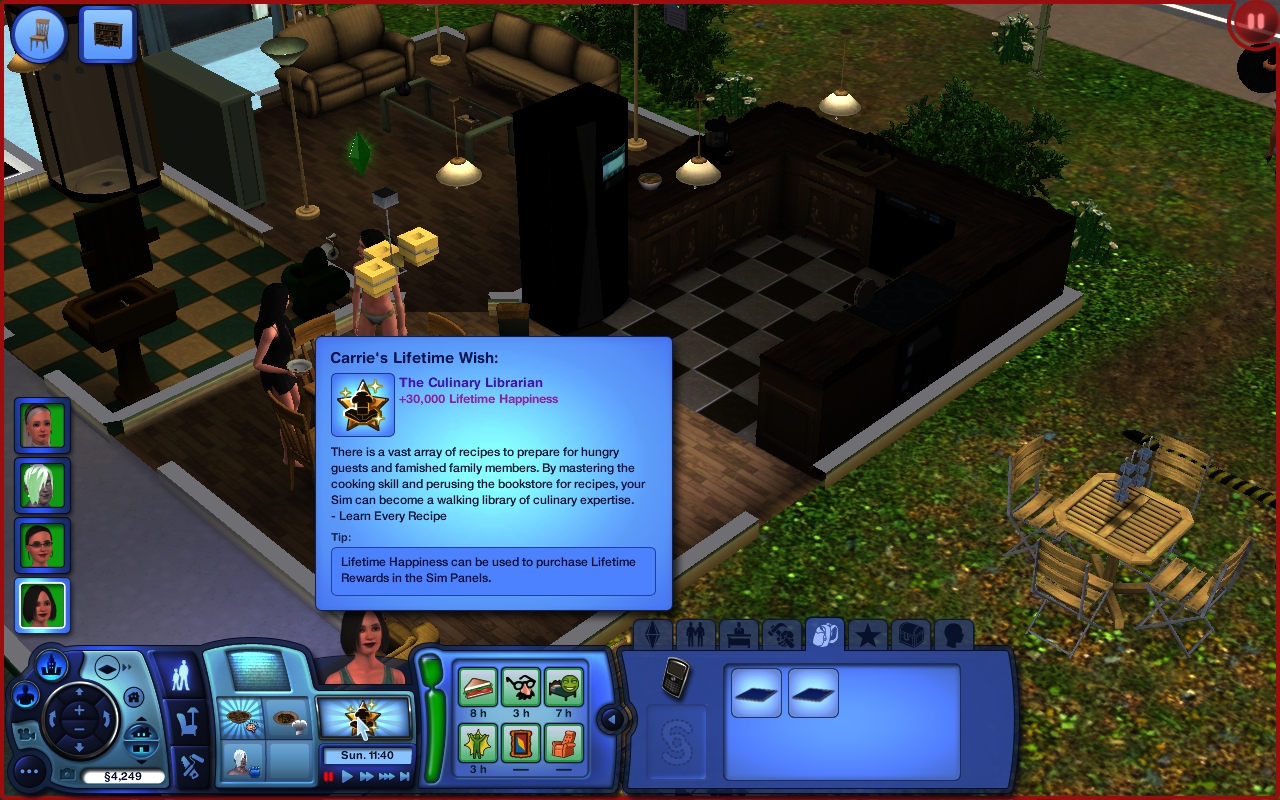
Task: Show the Skills tab with hammer icon
Action: [x=781, y=636]
